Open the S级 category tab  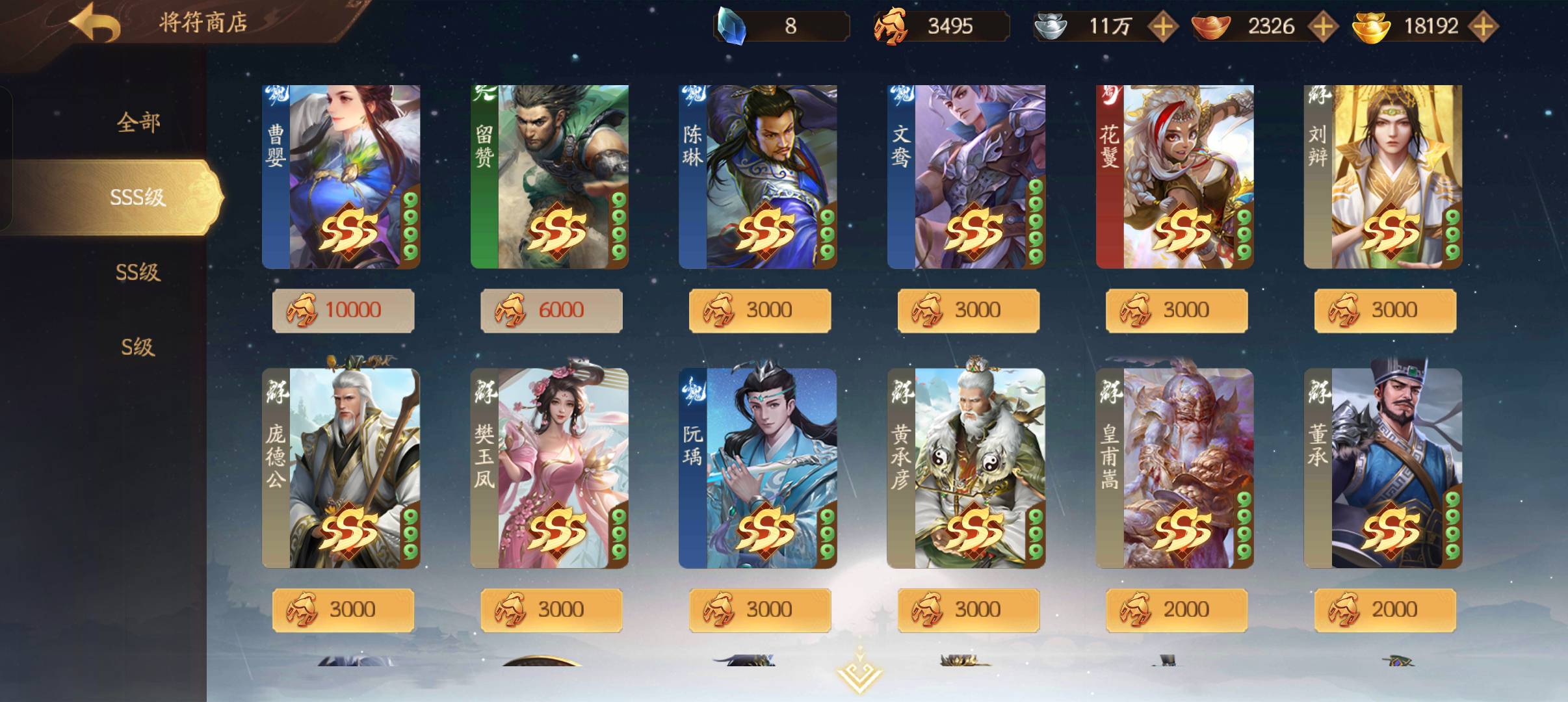[x=138, y=347]
